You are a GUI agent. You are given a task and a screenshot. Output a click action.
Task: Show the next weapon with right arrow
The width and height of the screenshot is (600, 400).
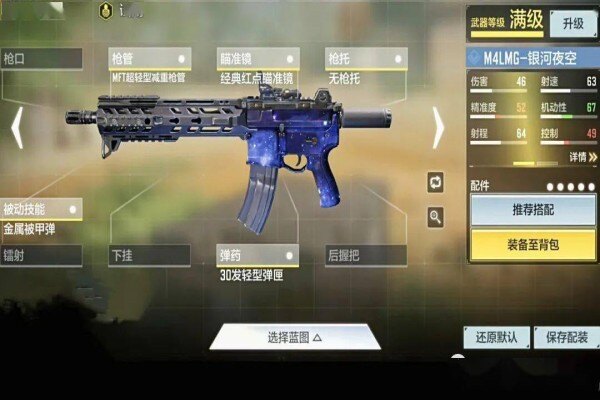pos(438,128)
